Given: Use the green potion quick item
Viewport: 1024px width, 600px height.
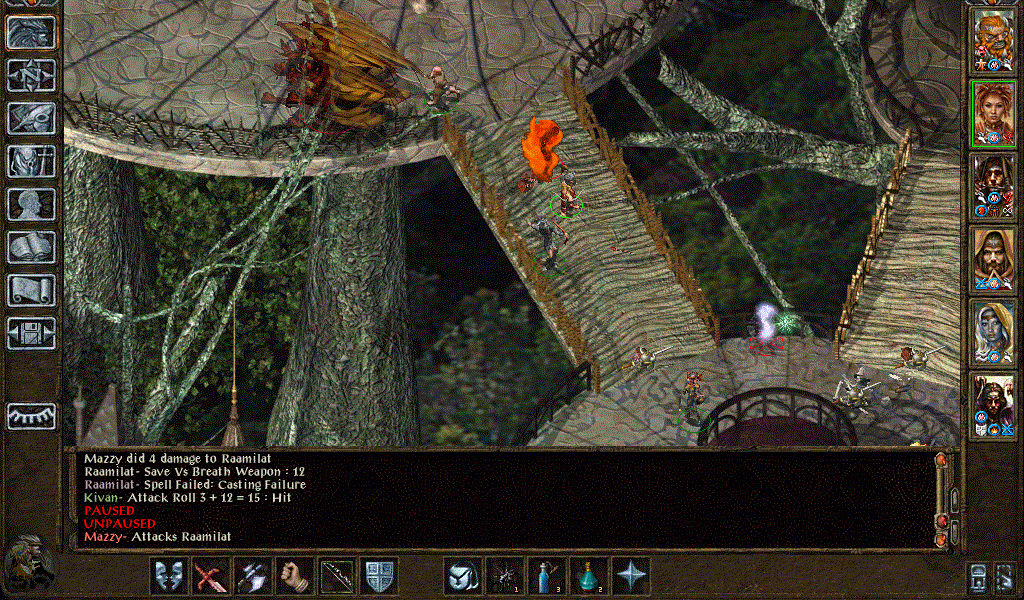Looking at the screenshot, I should coord(589,576).
